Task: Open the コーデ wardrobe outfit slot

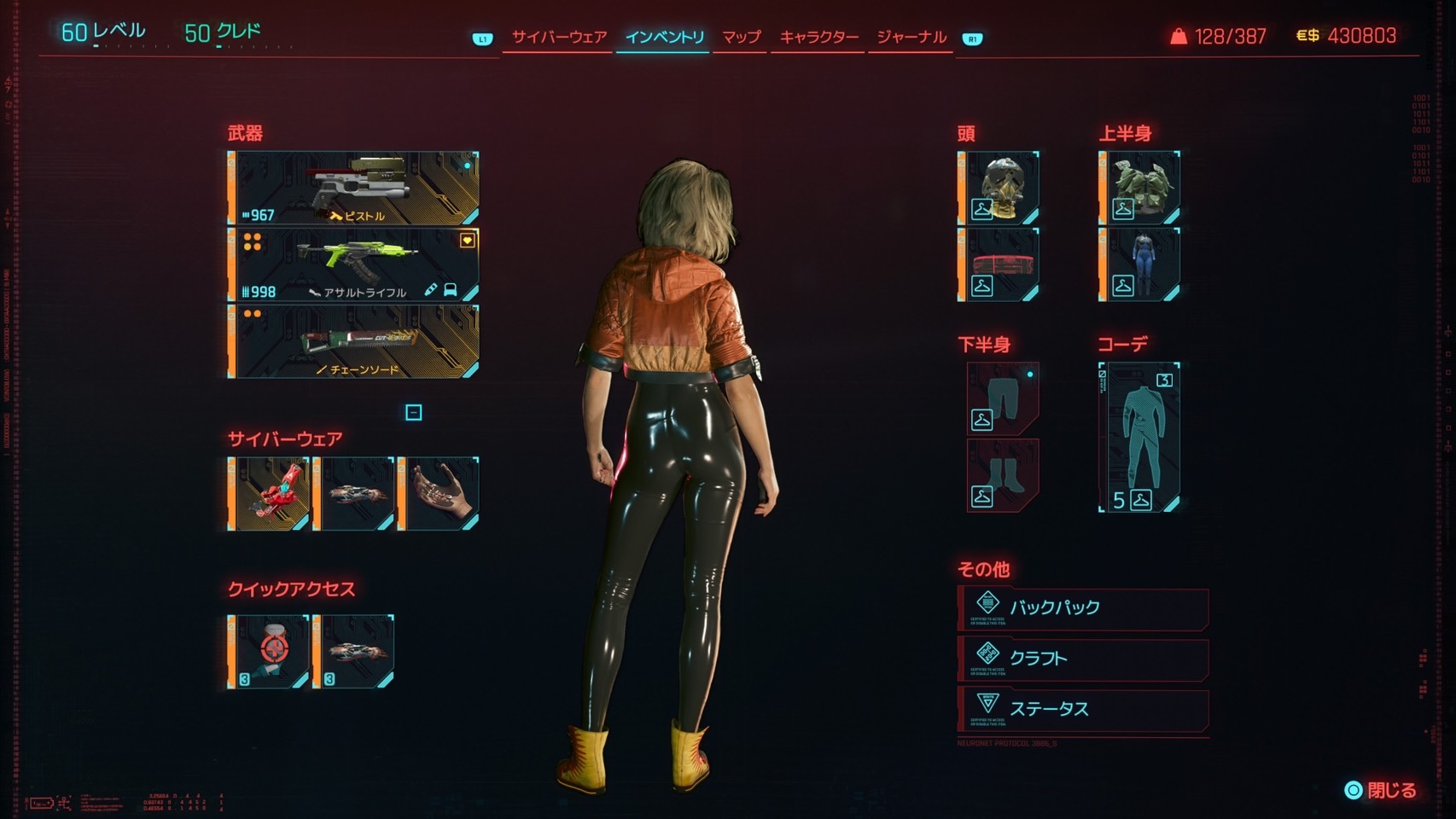Action: (x=1140, y=437)
